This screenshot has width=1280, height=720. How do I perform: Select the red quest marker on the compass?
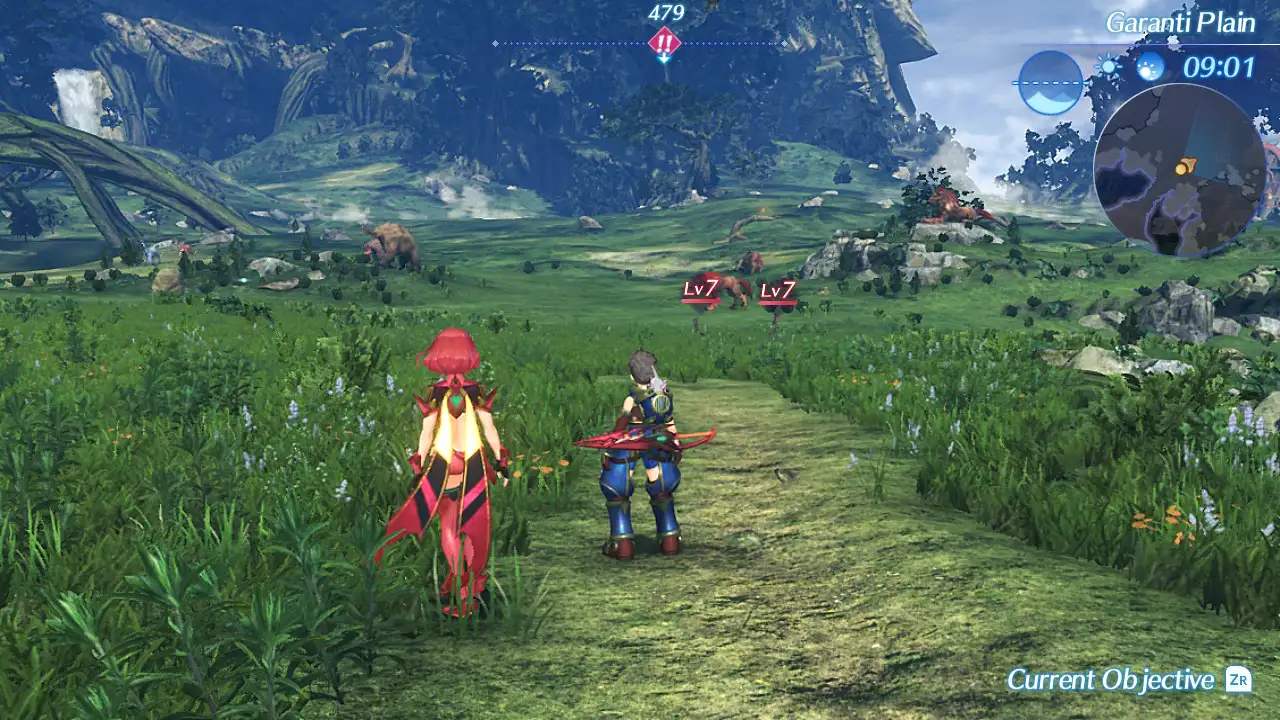[664, 43]
